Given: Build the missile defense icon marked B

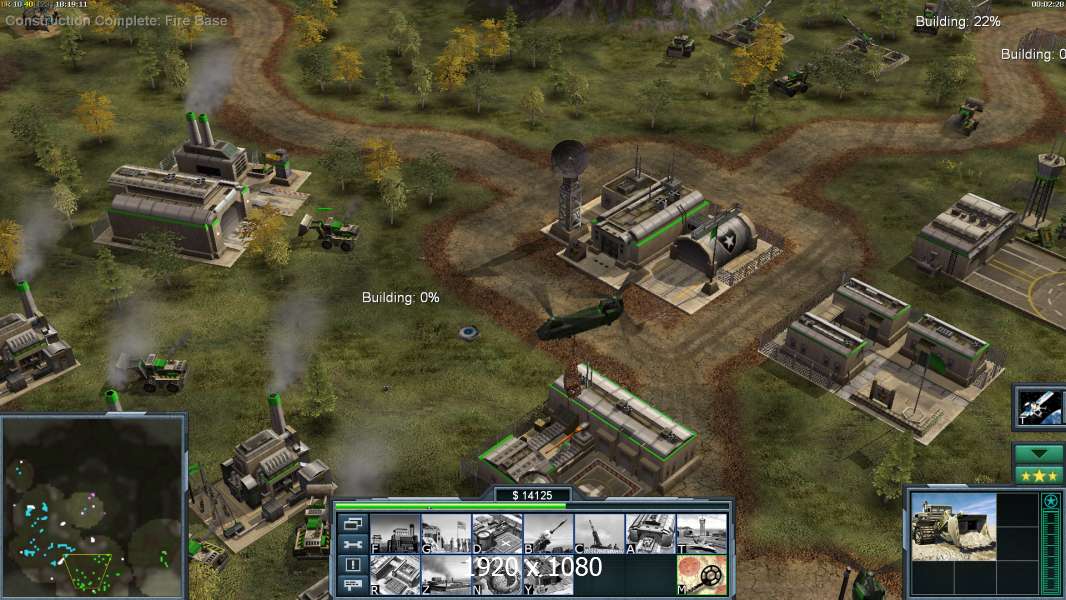Looking at the screenshot, I should click(548, 533).
